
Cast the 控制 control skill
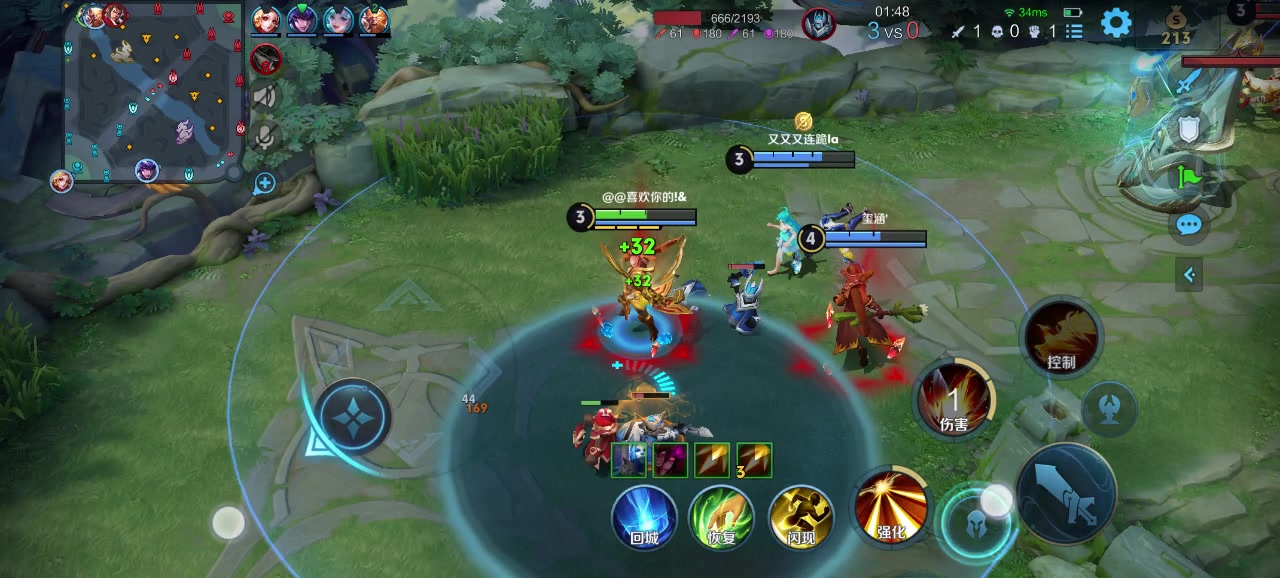[x=1061, y=338]
